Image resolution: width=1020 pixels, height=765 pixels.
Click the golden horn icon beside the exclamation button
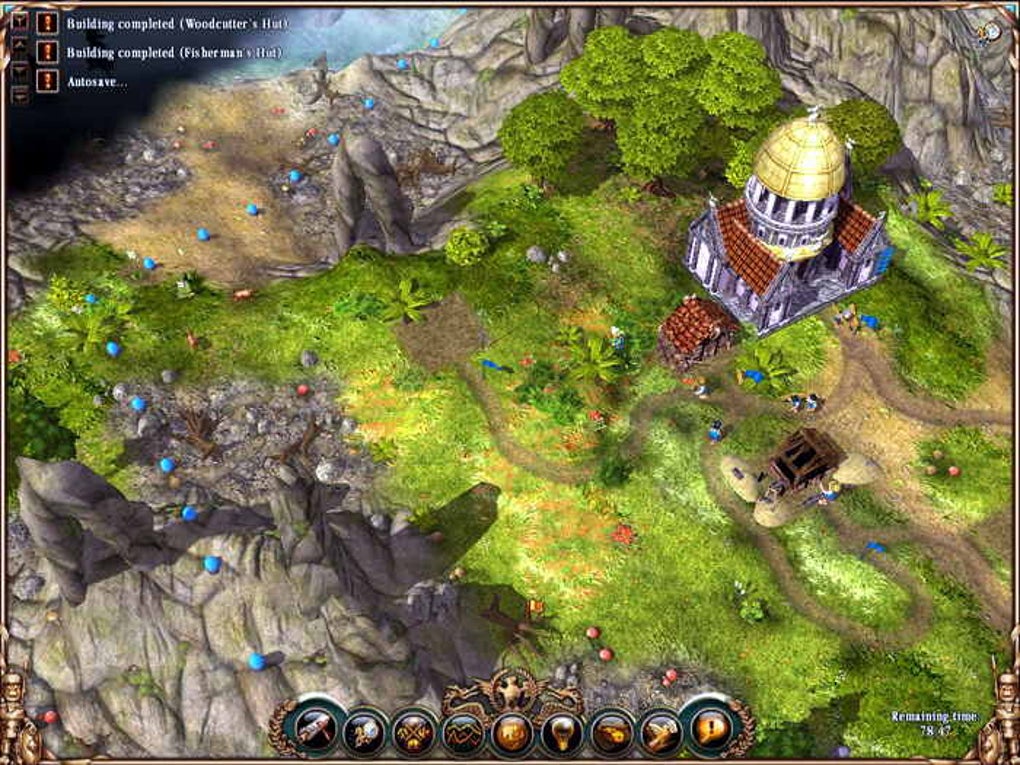pyautogui.click(x=660, y=733)
